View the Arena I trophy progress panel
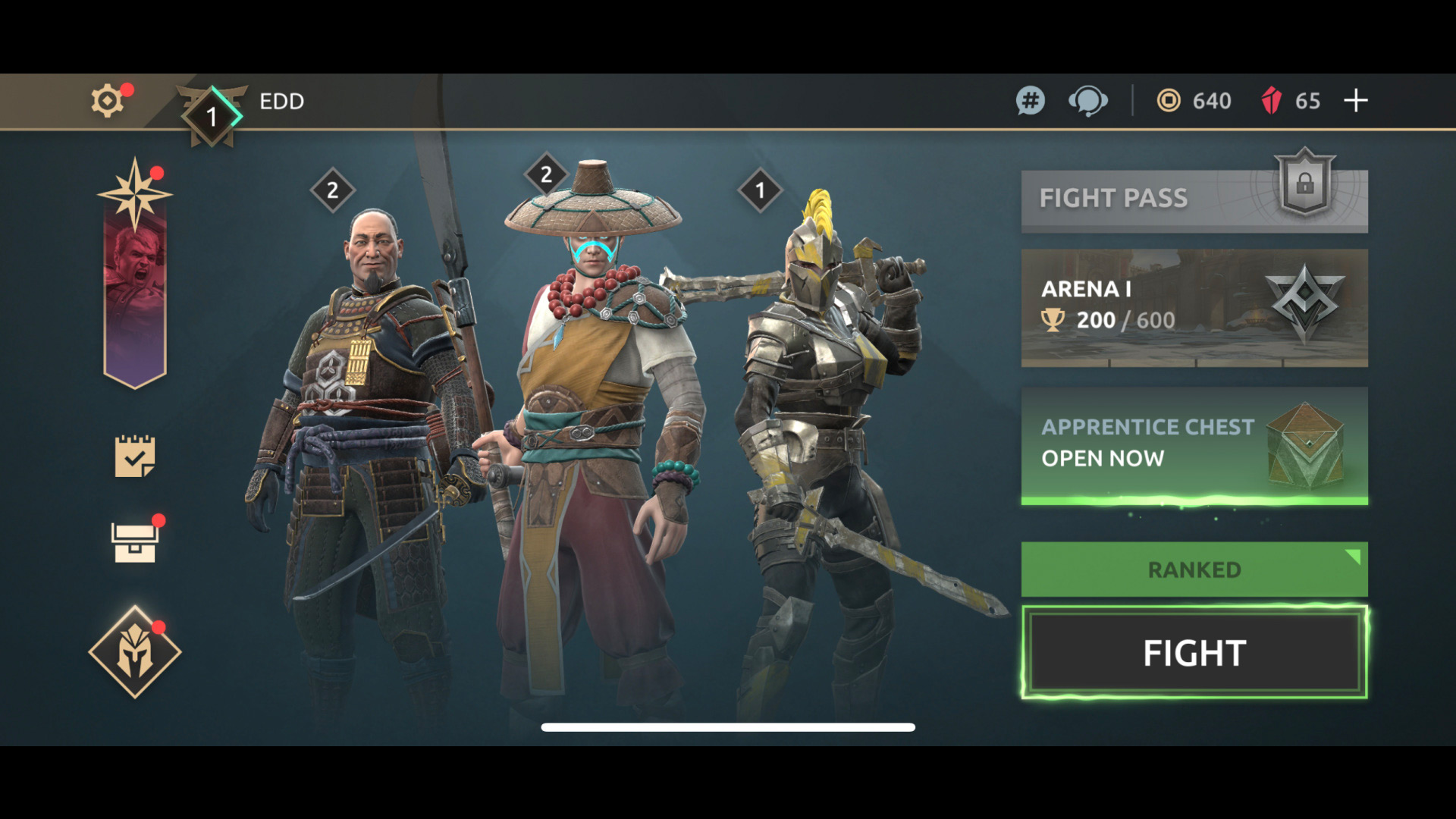1456x819 pixels. pyautogui.click(x=1194, y=308)
